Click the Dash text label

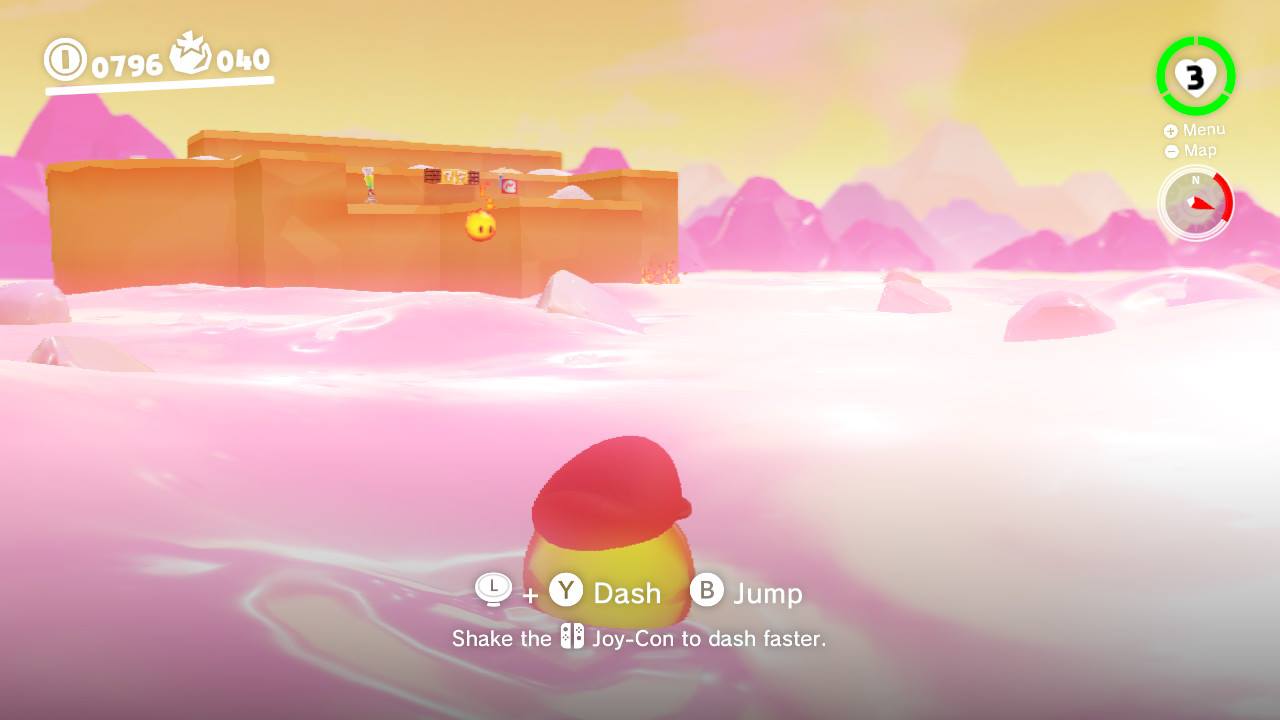pyautogui.click(x=627, y=592)
